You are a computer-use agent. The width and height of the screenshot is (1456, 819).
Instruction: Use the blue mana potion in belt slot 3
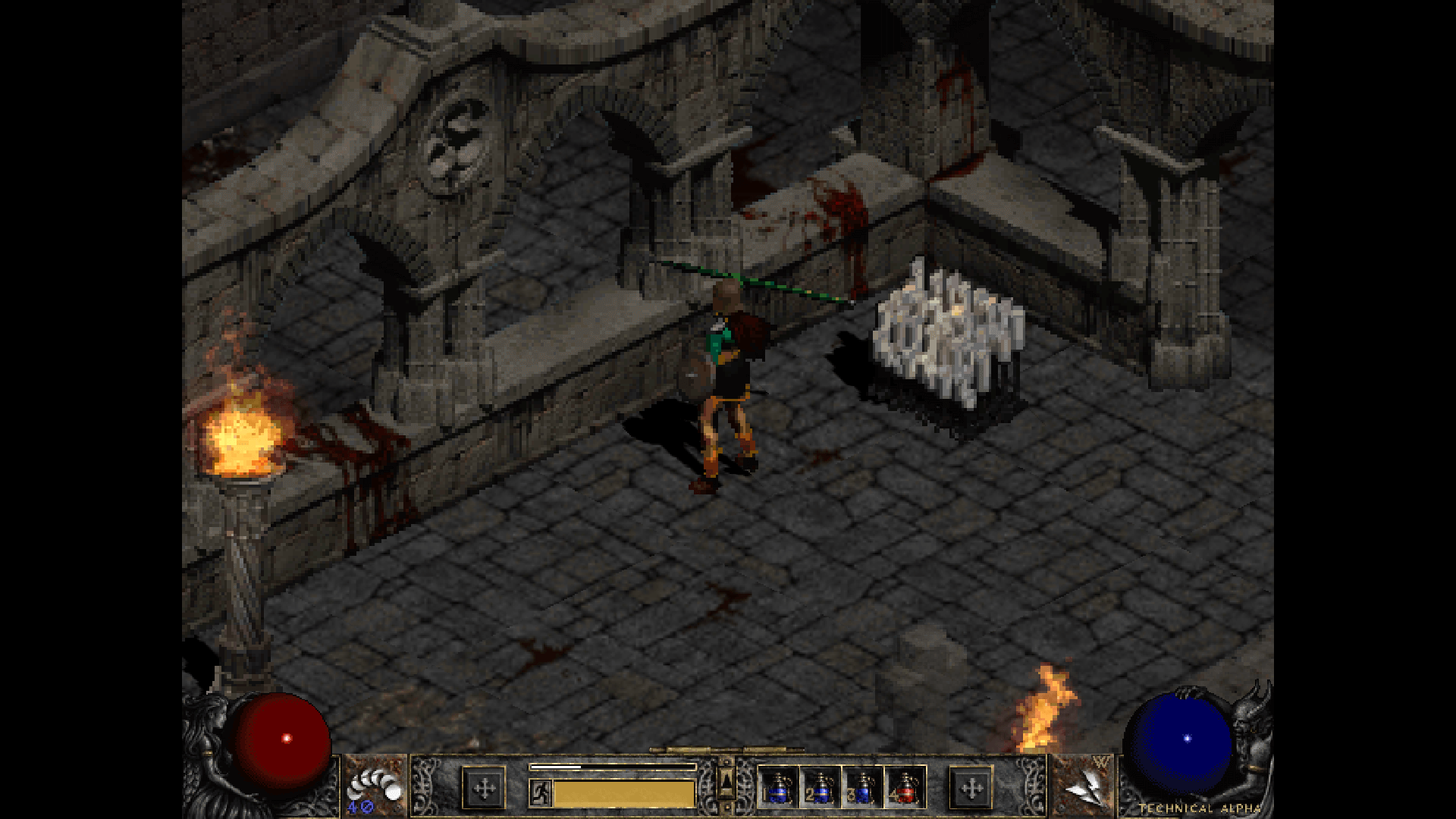point(862,787)
